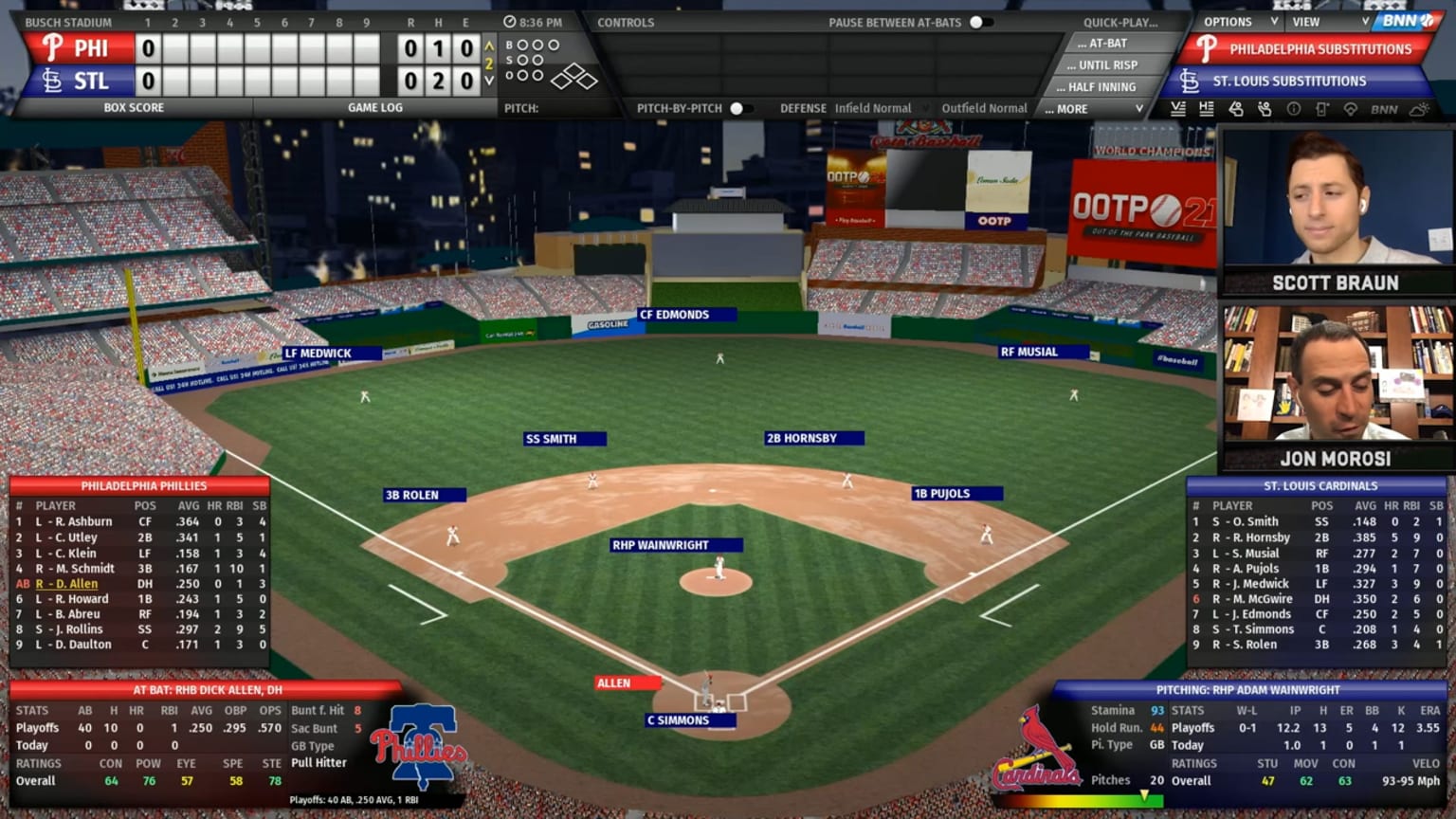Click the right-handed glove icon in the toolbar
This screenshot has width=1456, height=819.
click(x=1265, y=110)
